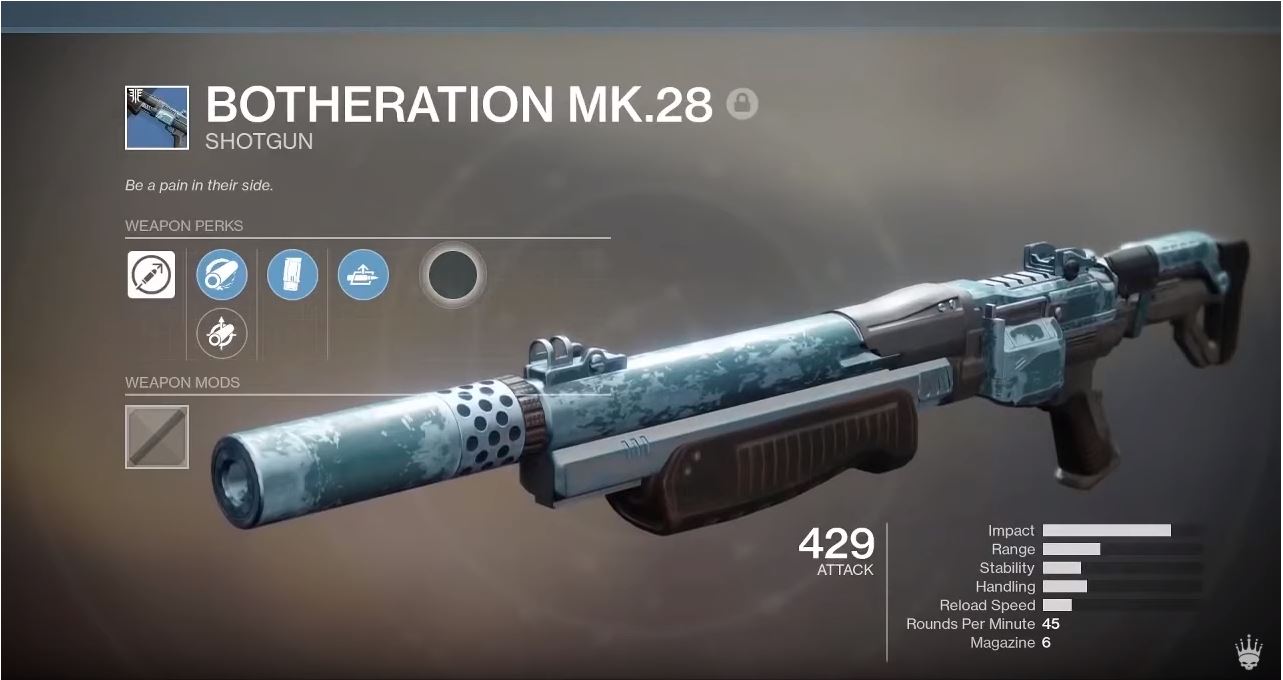Click the Botheration MK.28 weapon thumbnail

click(156, 117)
